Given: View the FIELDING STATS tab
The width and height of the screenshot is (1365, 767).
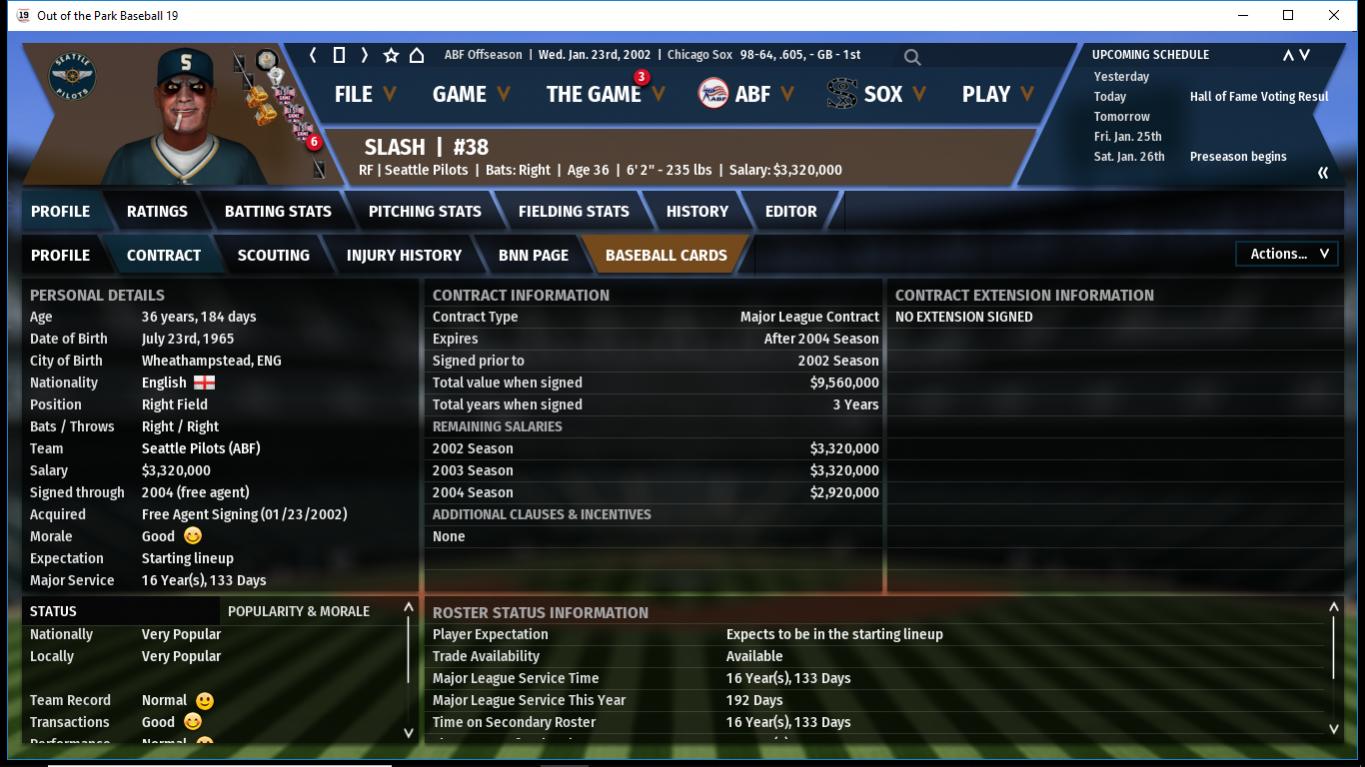Looking at the screenshot, I should pos(574,211).
